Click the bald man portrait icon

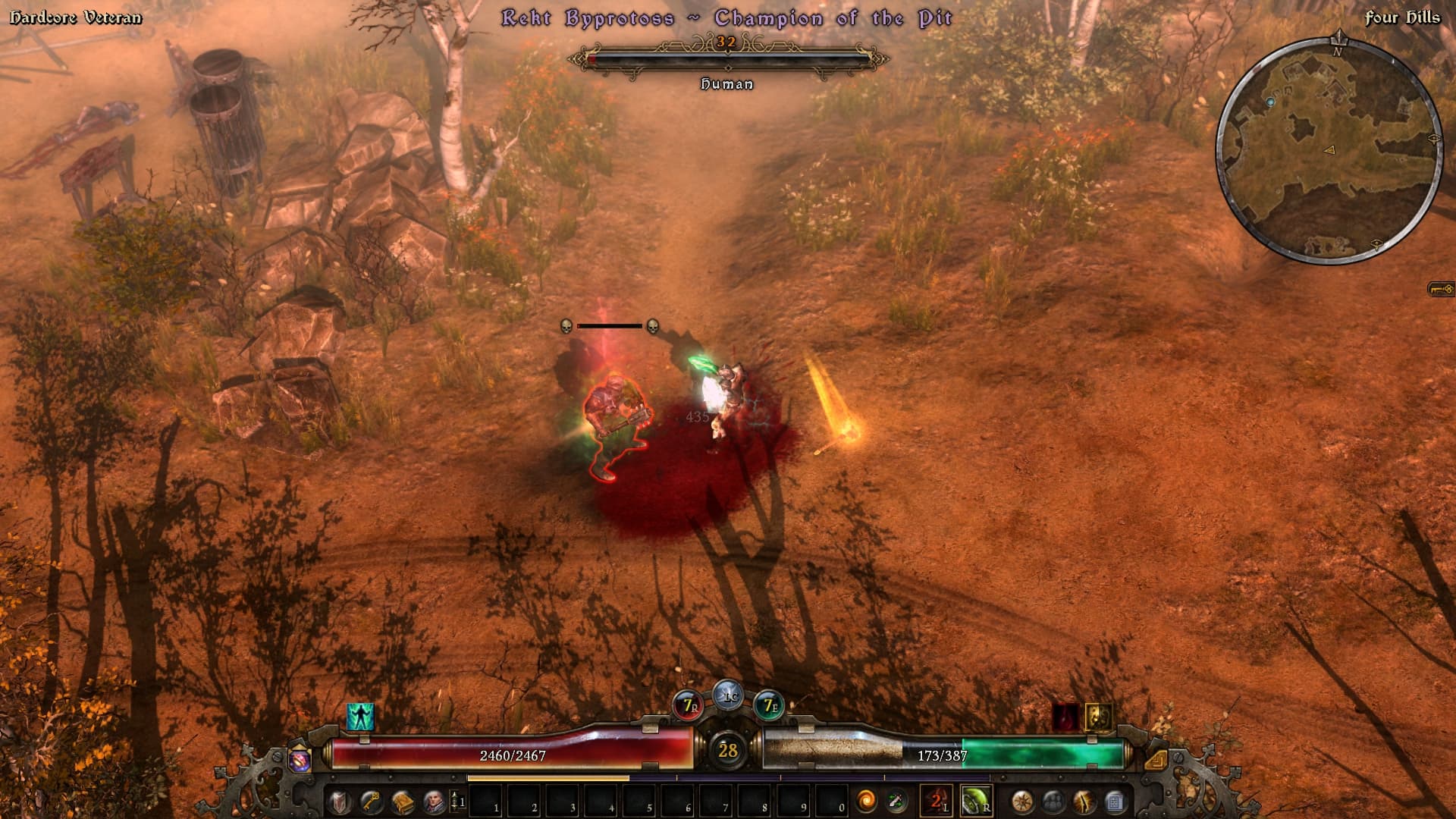[434, 801]
